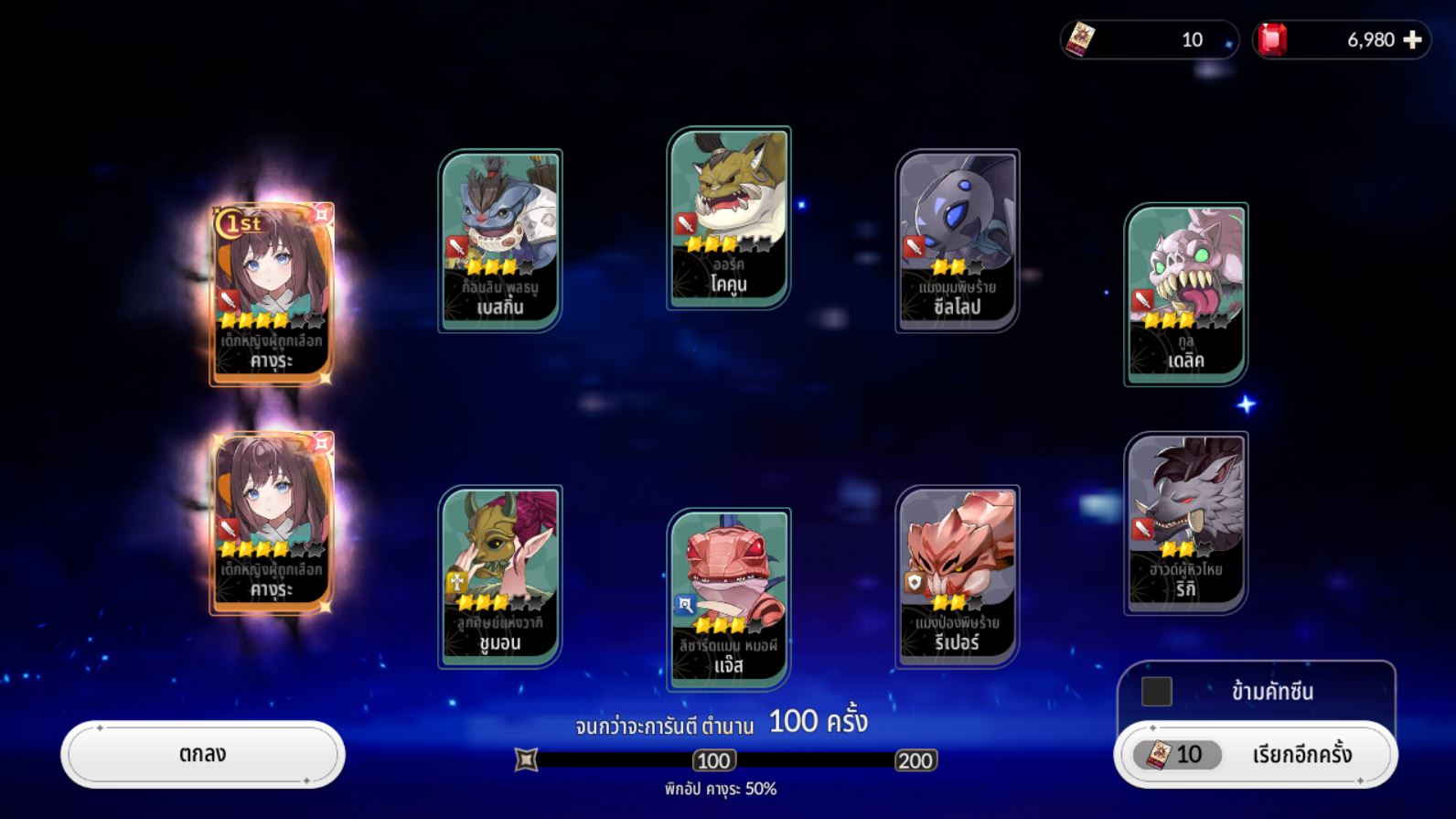
Task: Select the ซีลโลป spider card
Action: (x=958, y=240)
